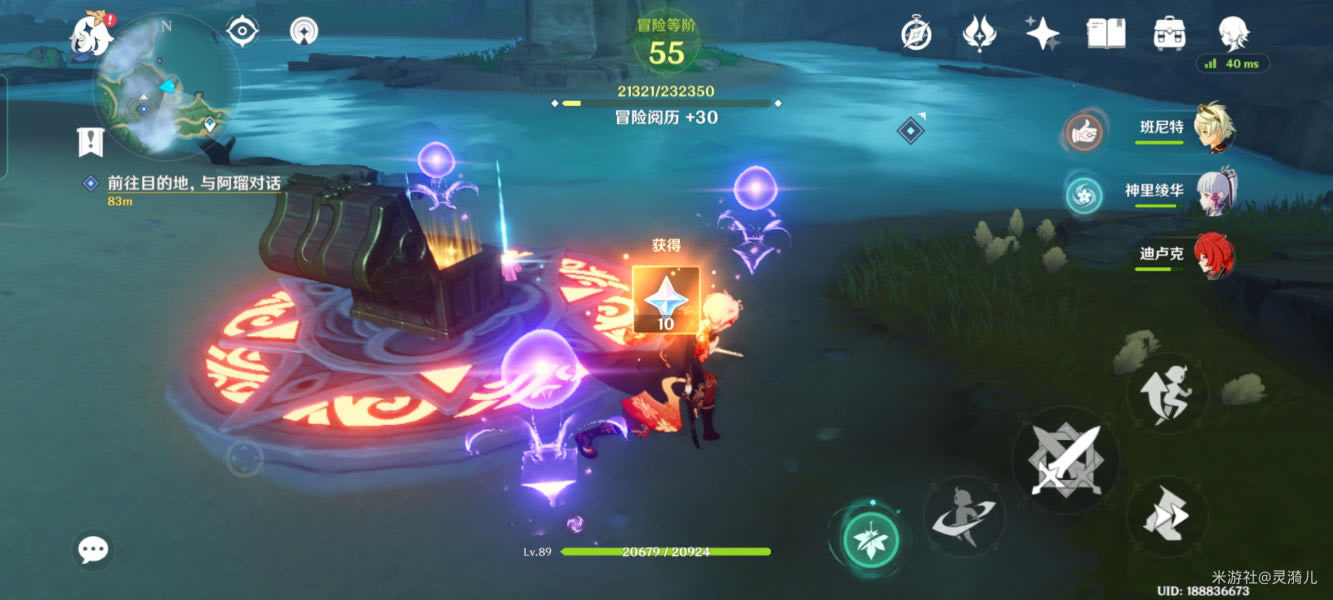Image resolution: width=1333 pixels, height=600 pixels.
Task: Open the Paimon menu icon
Action: [91, 34]
